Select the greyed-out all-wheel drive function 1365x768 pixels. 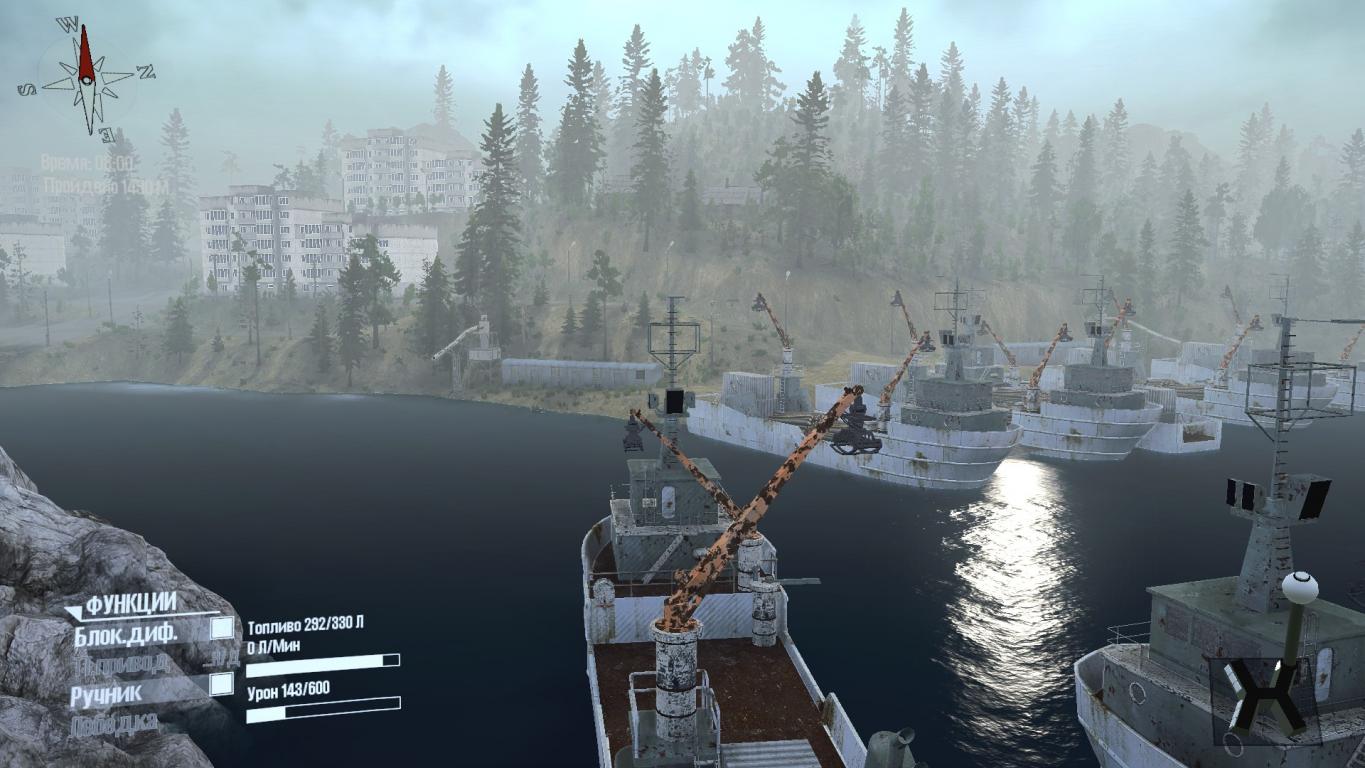tap(122, 661)
